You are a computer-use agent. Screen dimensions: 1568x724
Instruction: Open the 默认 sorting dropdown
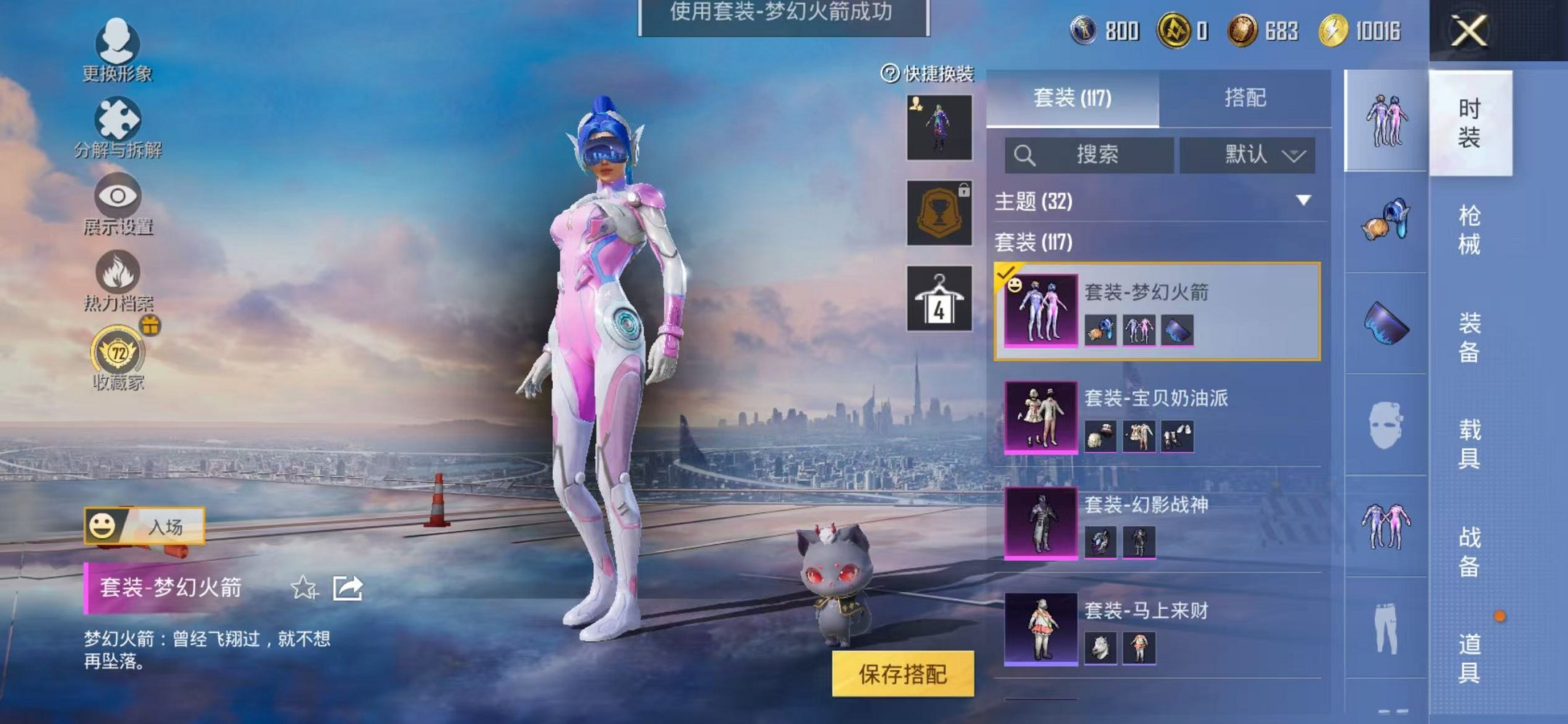tap(1248, 155)
